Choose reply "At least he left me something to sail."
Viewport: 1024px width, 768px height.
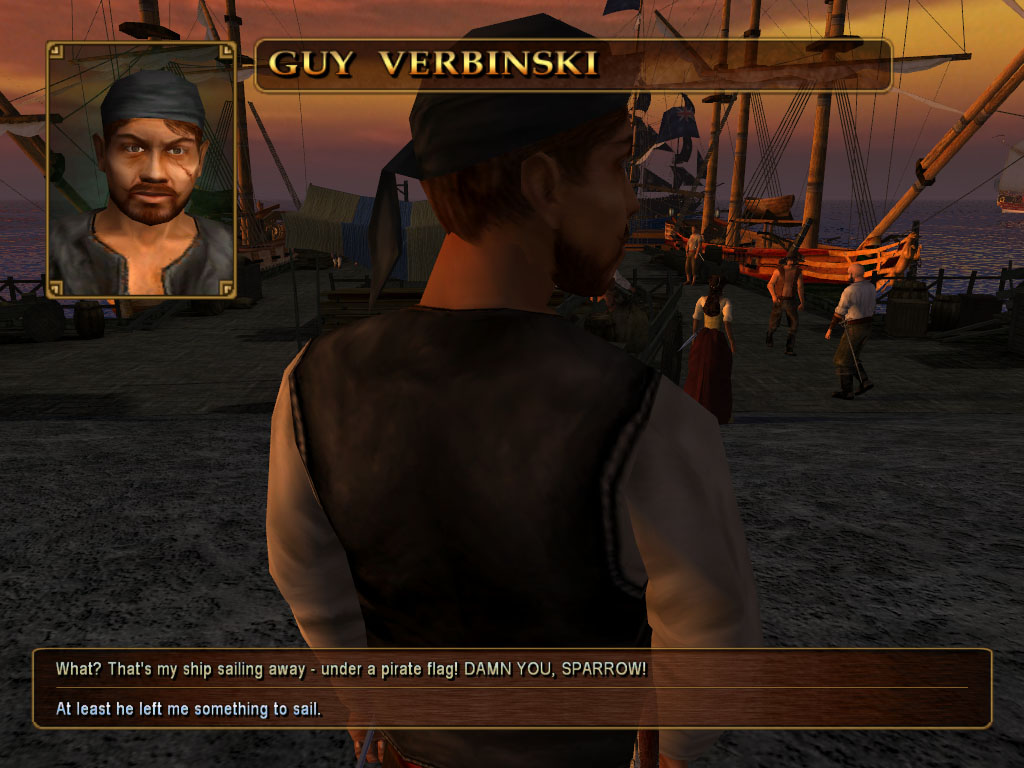click(188, 710)
